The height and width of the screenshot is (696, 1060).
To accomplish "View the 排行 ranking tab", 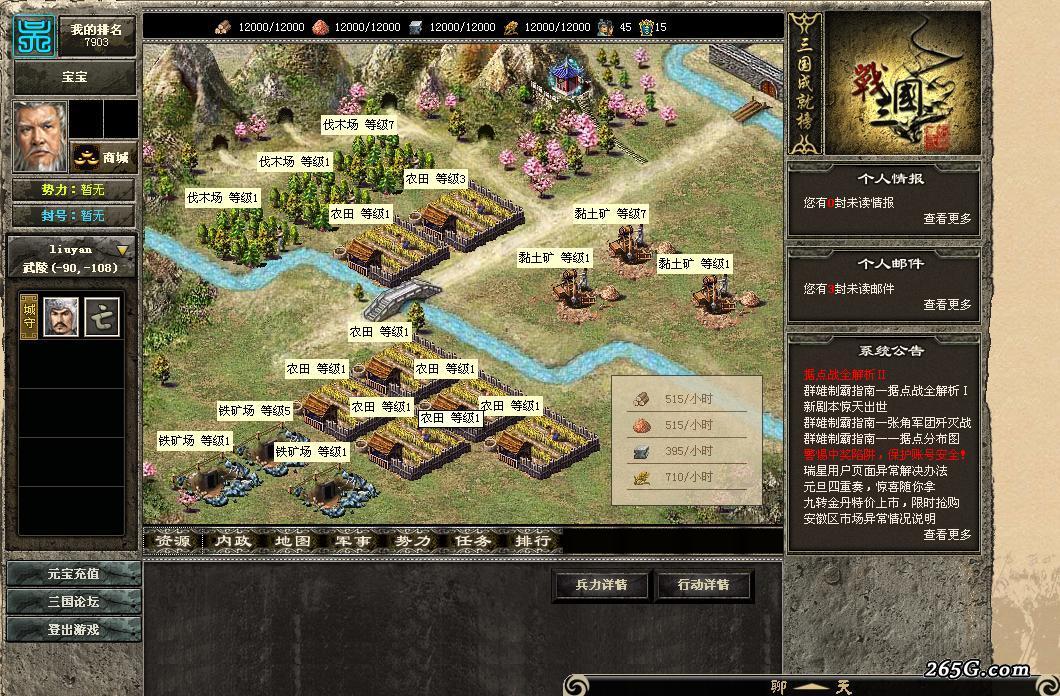I will pyautogui.click(x=533, y=541).
